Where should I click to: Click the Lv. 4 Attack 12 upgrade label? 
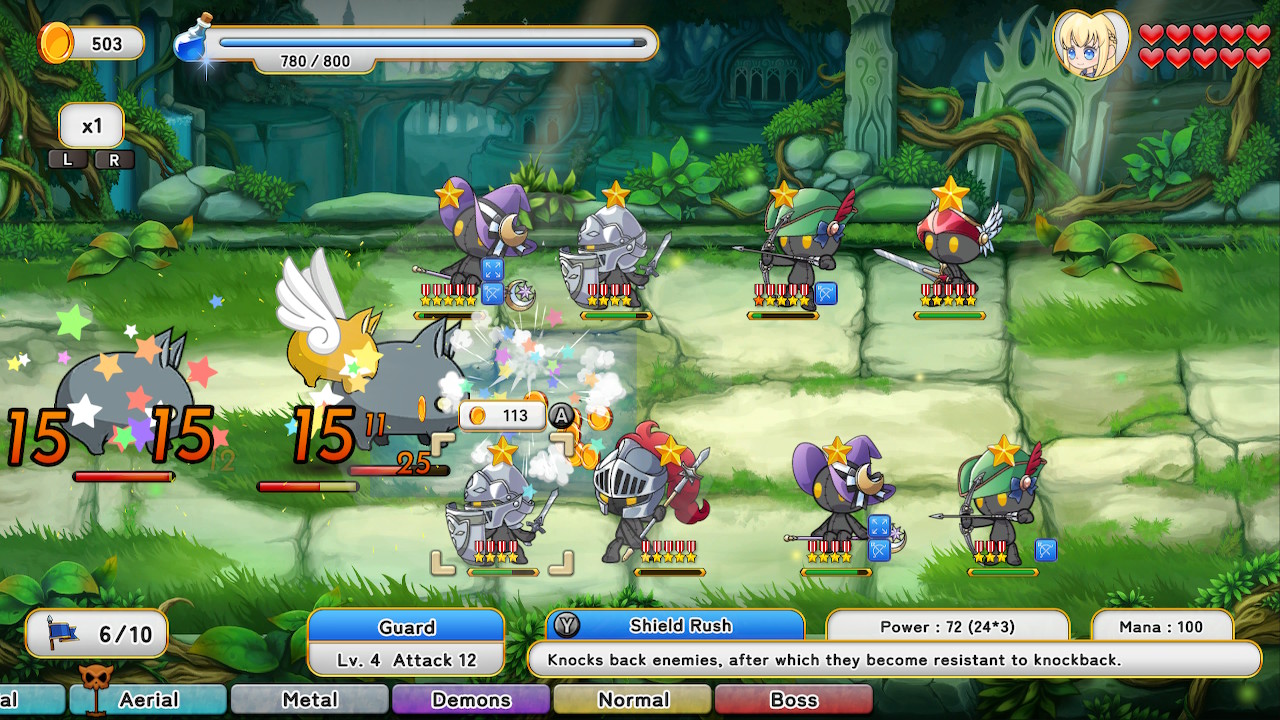pos(406,660)
